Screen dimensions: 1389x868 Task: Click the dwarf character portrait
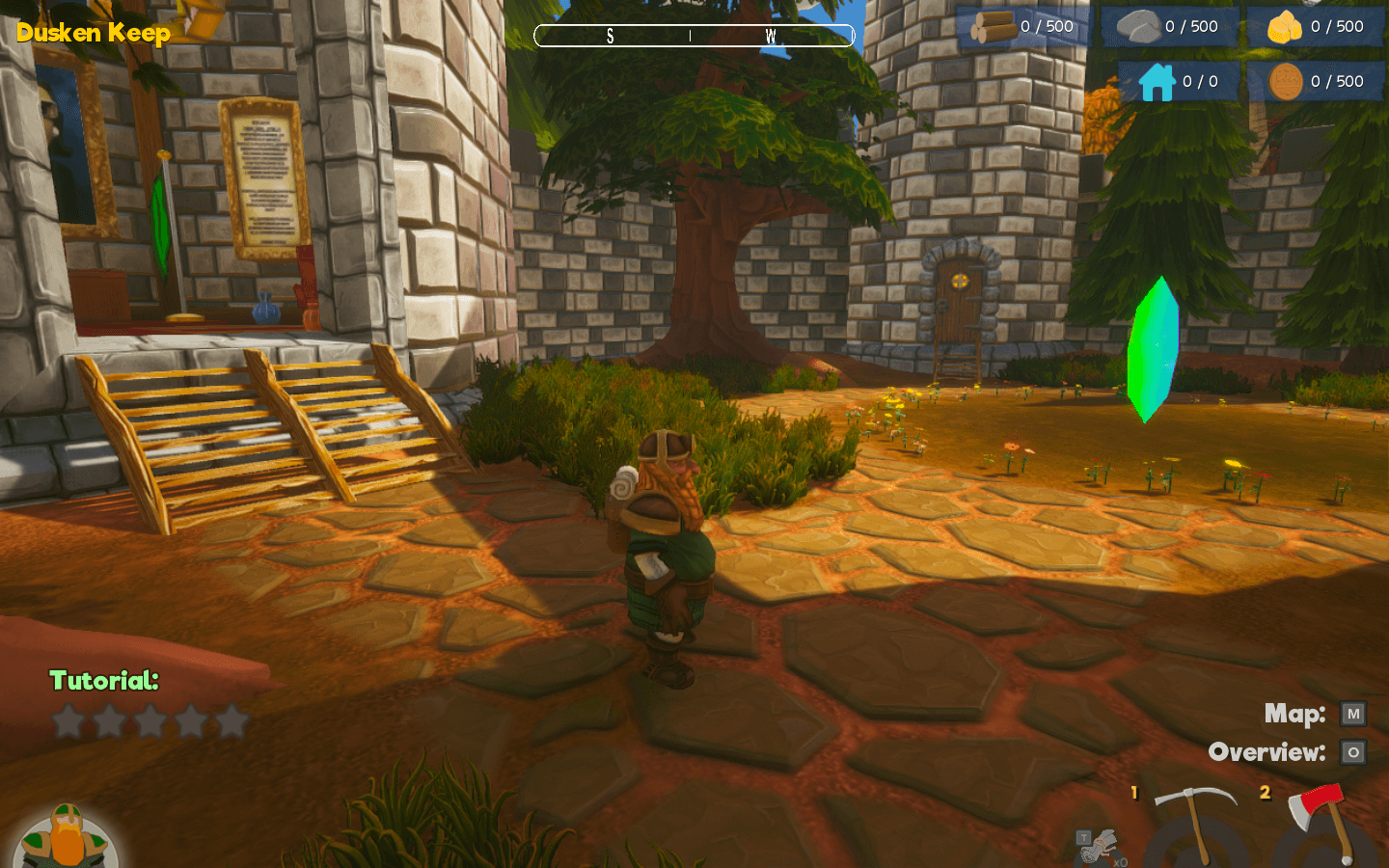(x=66, y=837)
